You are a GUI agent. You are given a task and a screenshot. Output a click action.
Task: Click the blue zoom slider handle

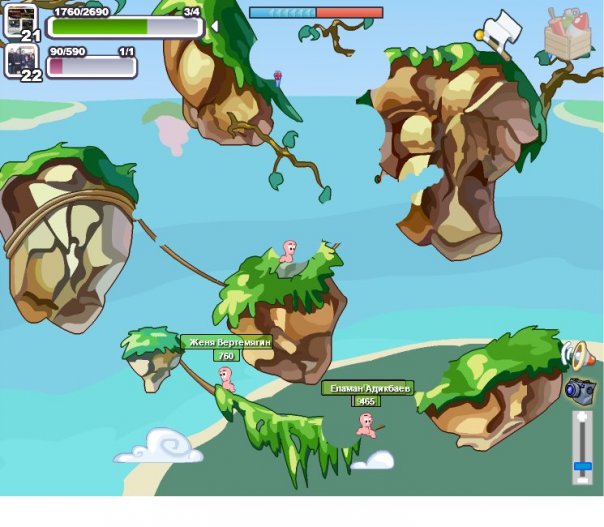click(x=580, y=466)
